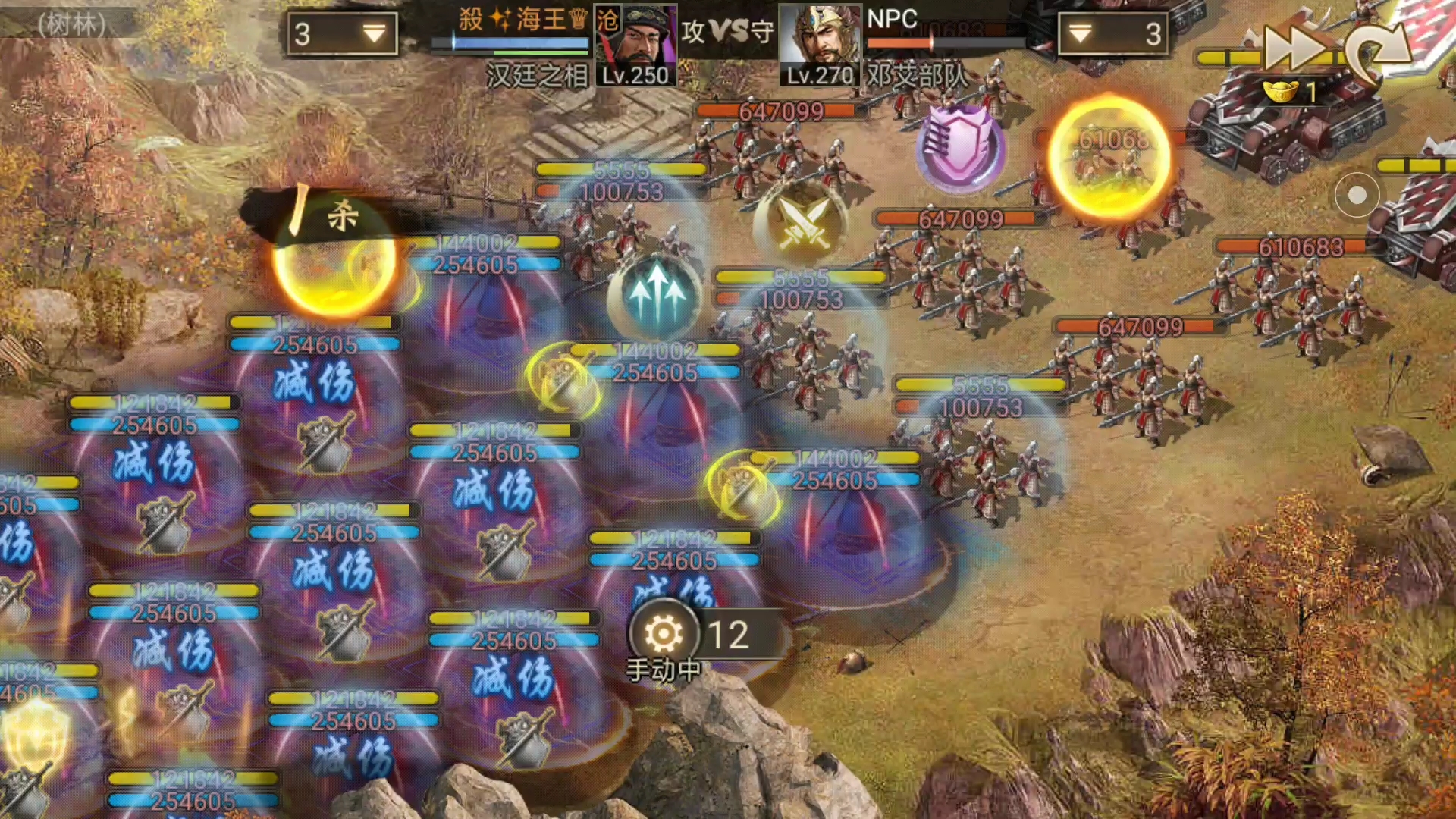This screenshot has width=1456, height=819.
Task: Toggle the manual mode gear button
Action: coord(664,633)
